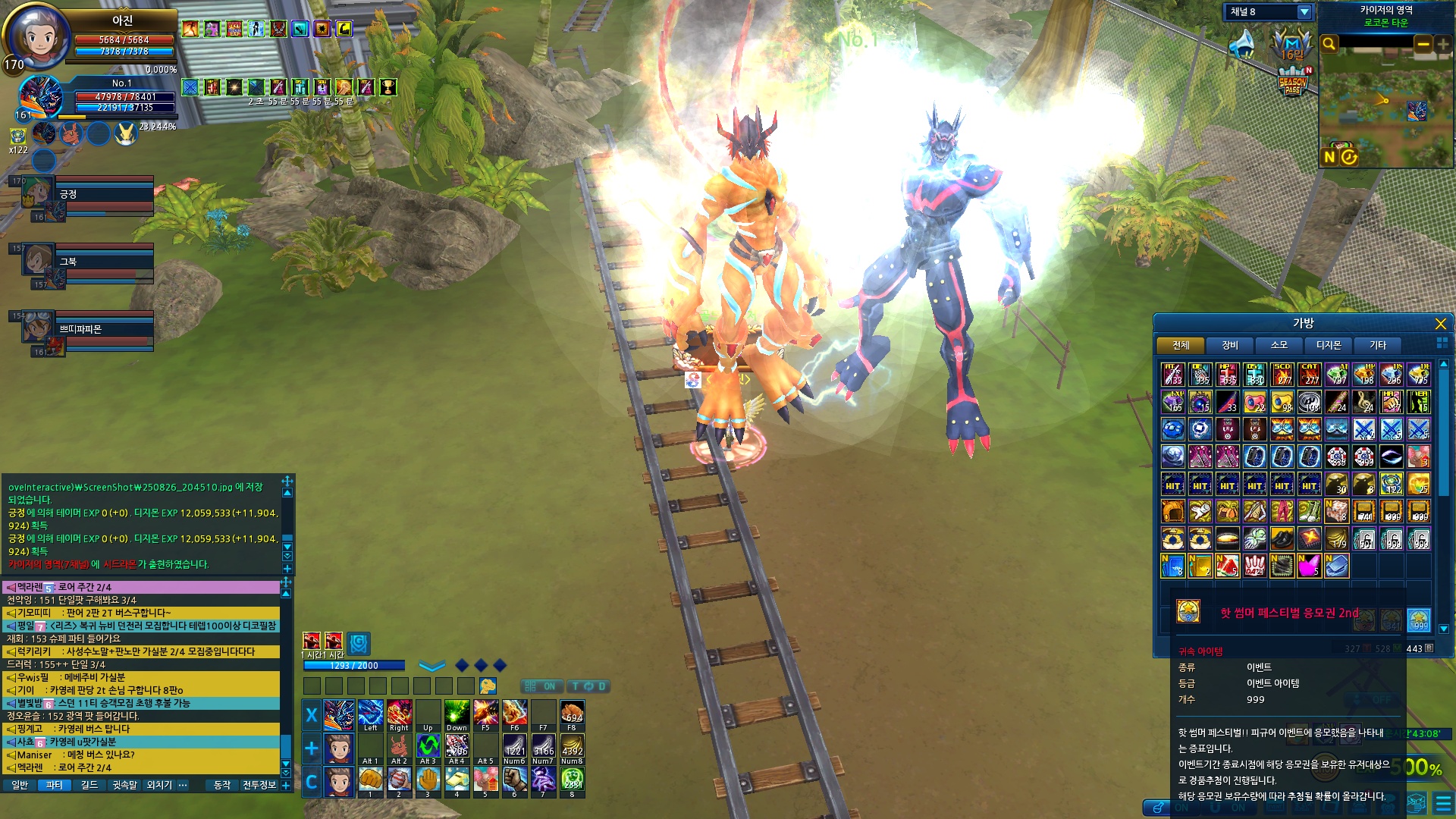Image resolution: width=1456 pixels, height=819 pixels.
Task: Activate the green burst skill on Down slot
Action: [x=457, y=713]
